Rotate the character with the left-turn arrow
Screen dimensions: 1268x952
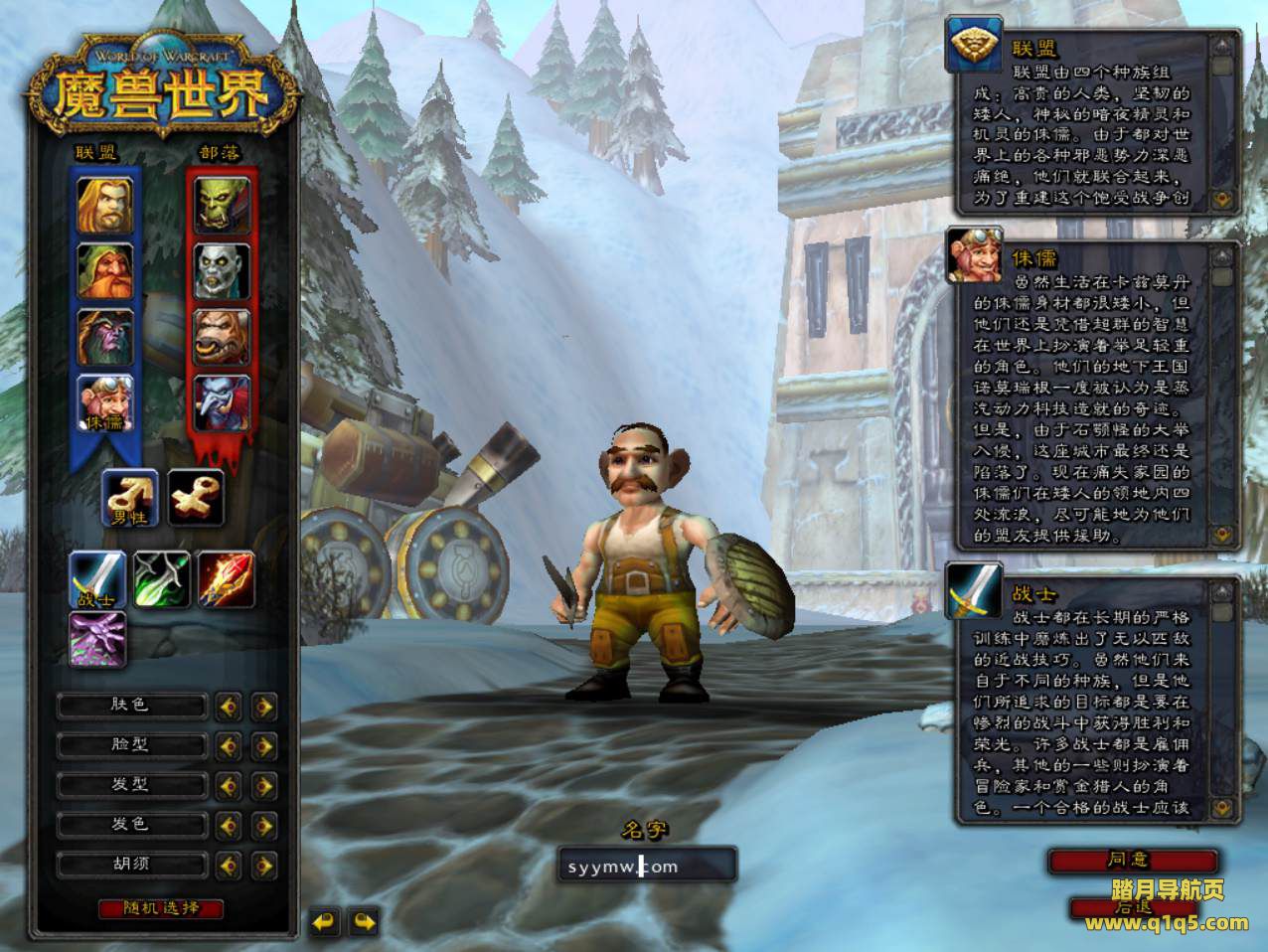[x=325, y=921]
